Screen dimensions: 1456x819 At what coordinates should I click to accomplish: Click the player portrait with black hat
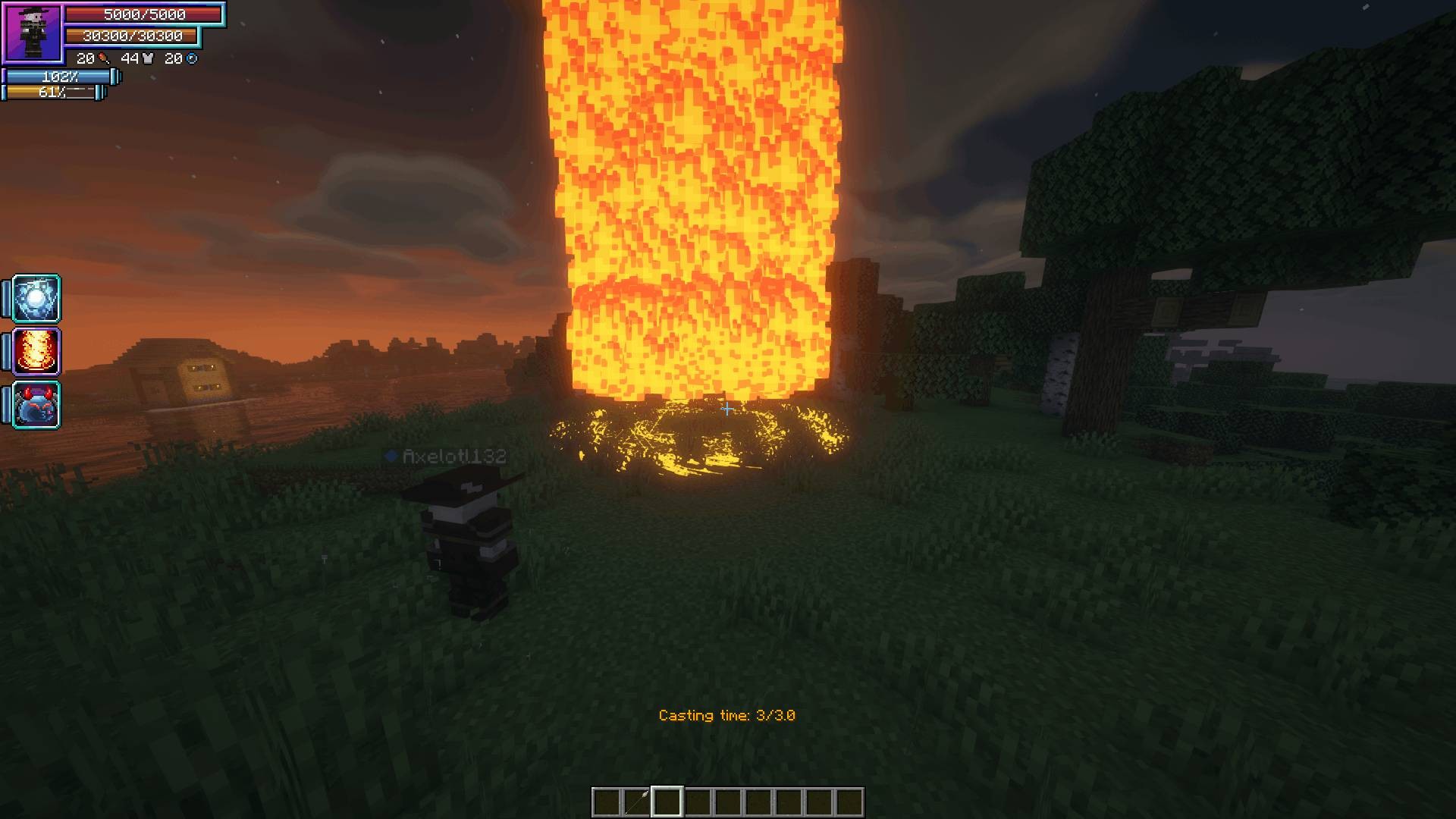[33, 33]
